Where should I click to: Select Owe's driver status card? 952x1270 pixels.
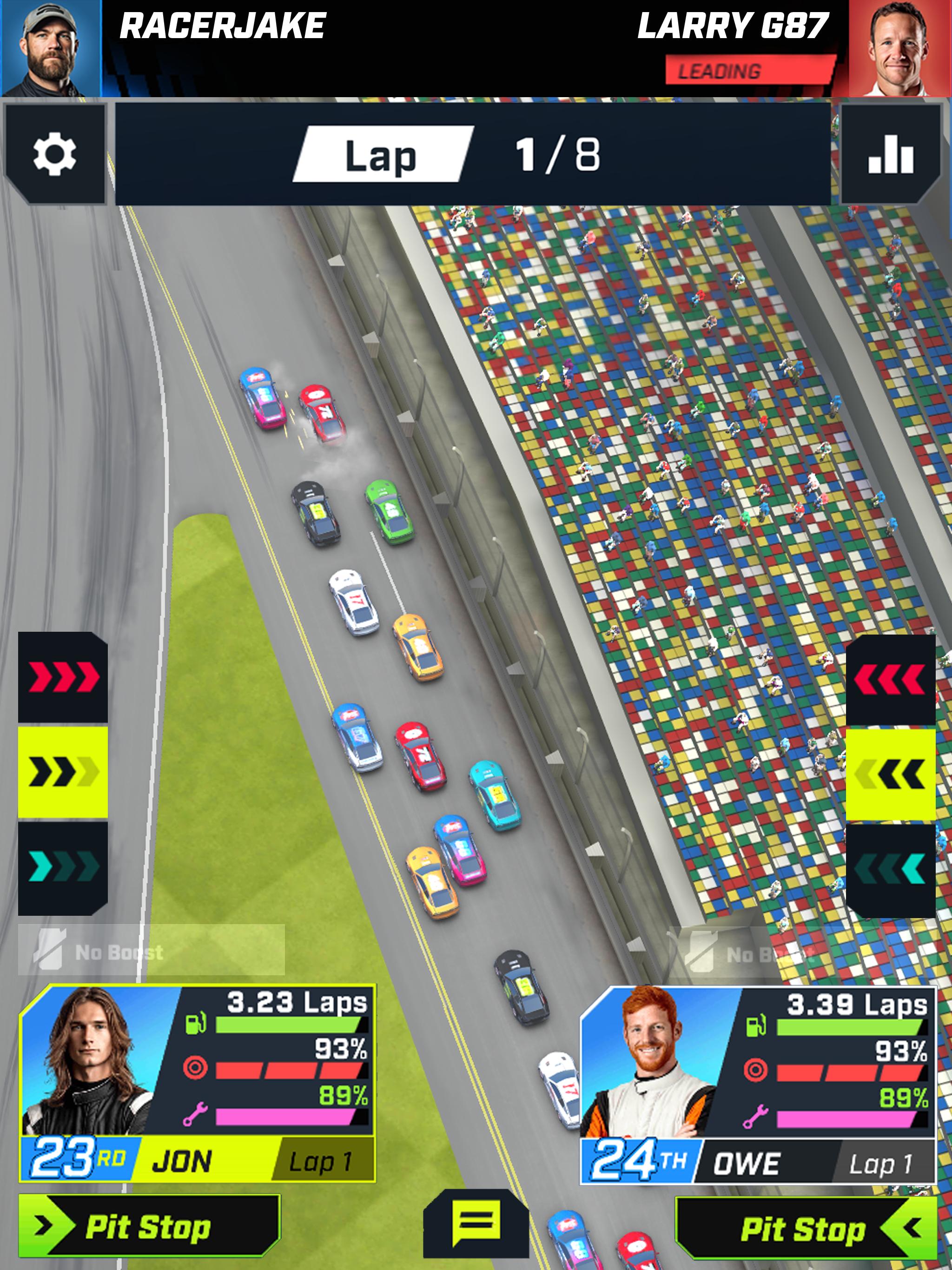758,1085
